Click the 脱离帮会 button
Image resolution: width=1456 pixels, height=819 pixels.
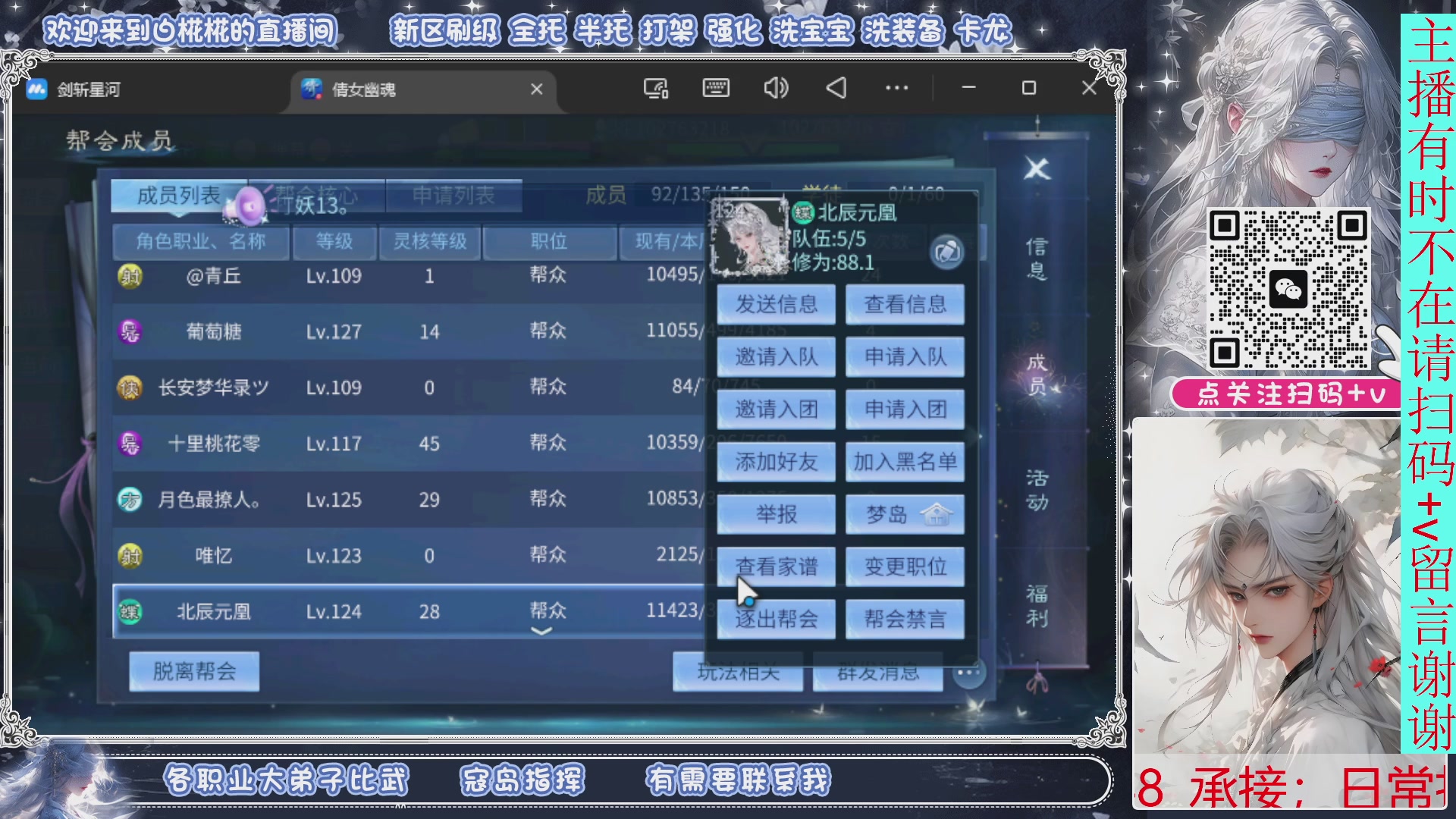[x=193, y=670]
